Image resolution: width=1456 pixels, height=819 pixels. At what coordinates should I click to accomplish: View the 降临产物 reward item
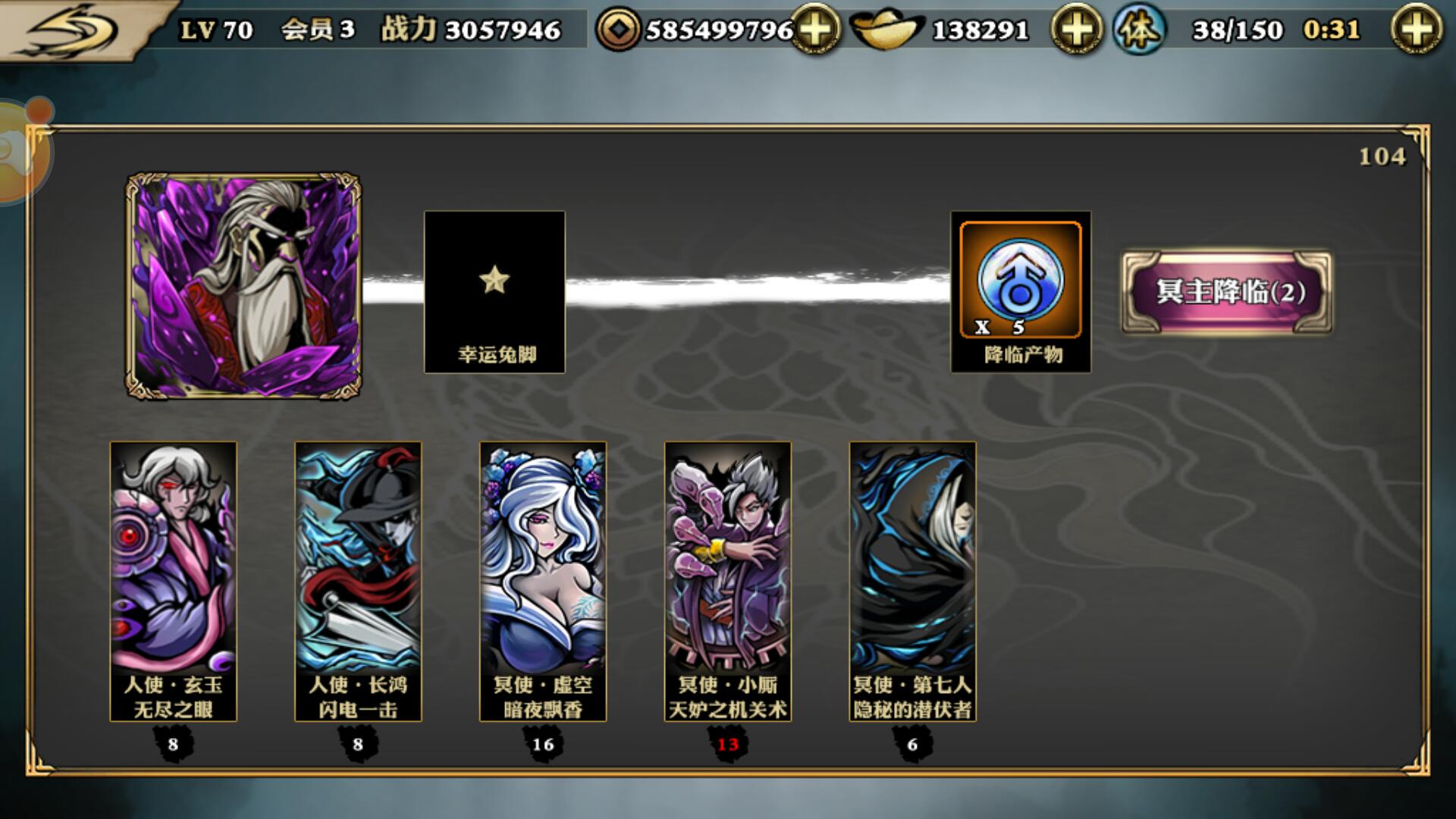pyautogui.click(x=1021, y=292)
